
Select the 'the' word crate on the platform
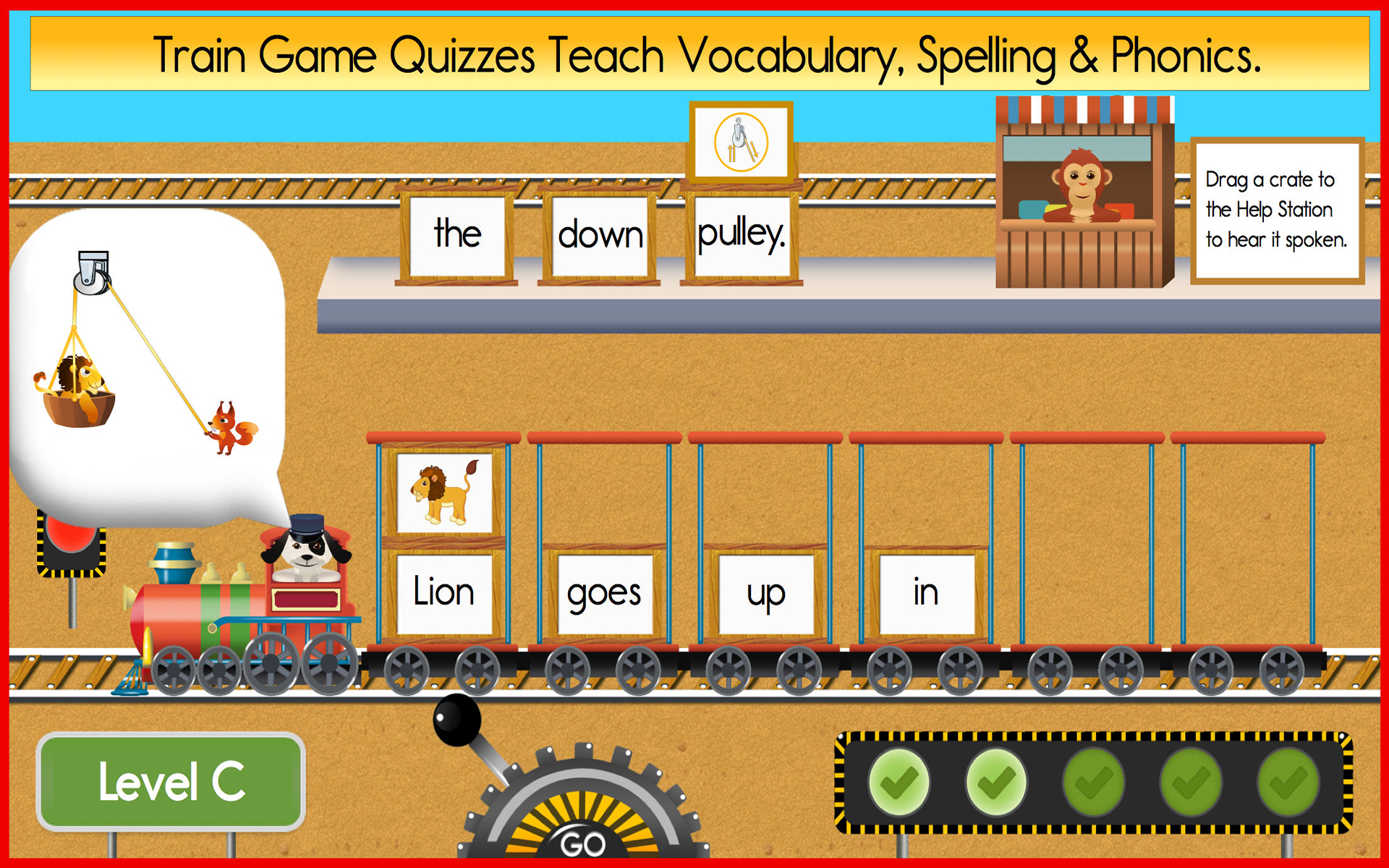457,233
